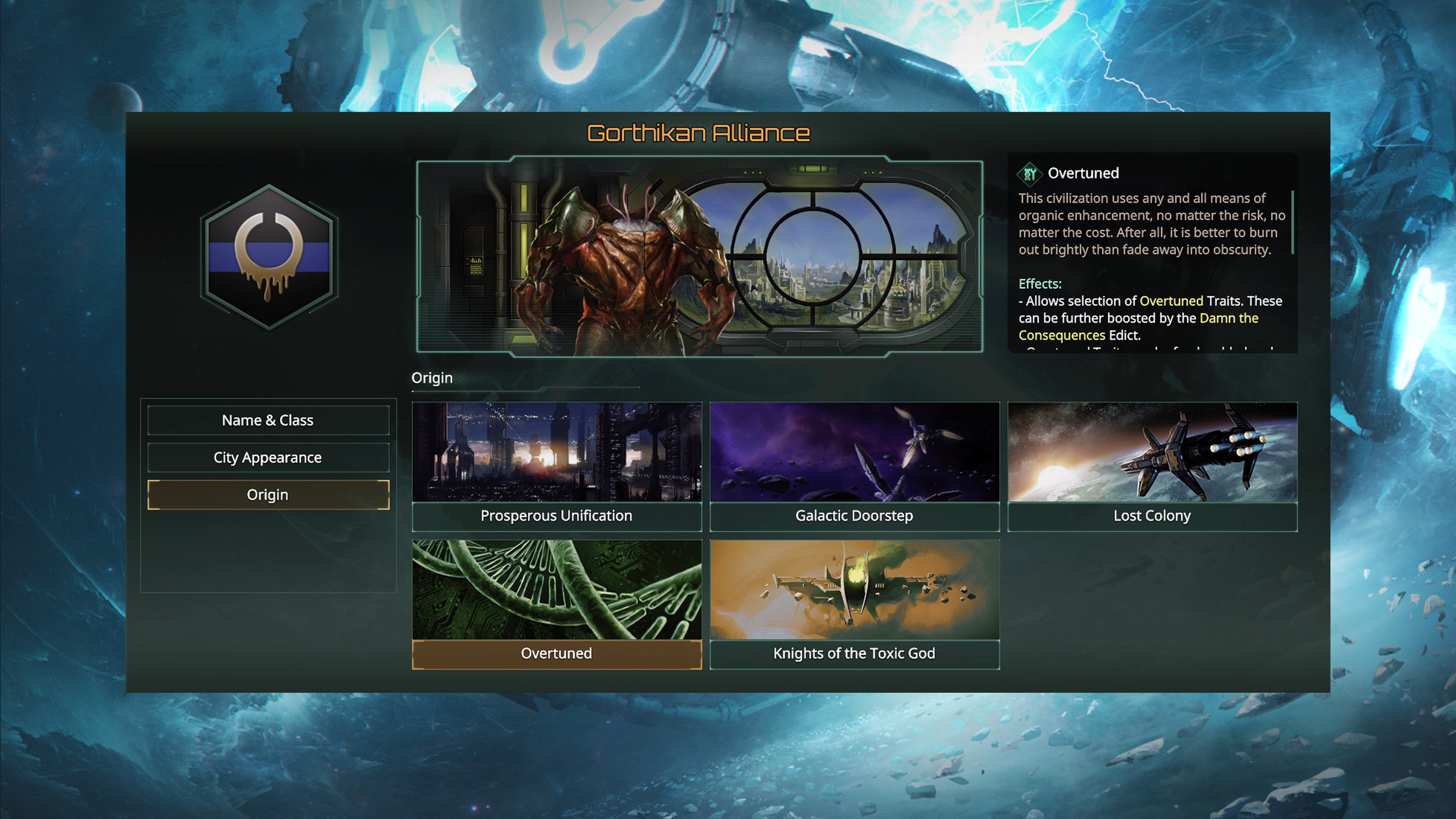Pick the Knights of the Toxic God origin image
The height and width of the screenshot is (819, 1456).
point(855,591)
